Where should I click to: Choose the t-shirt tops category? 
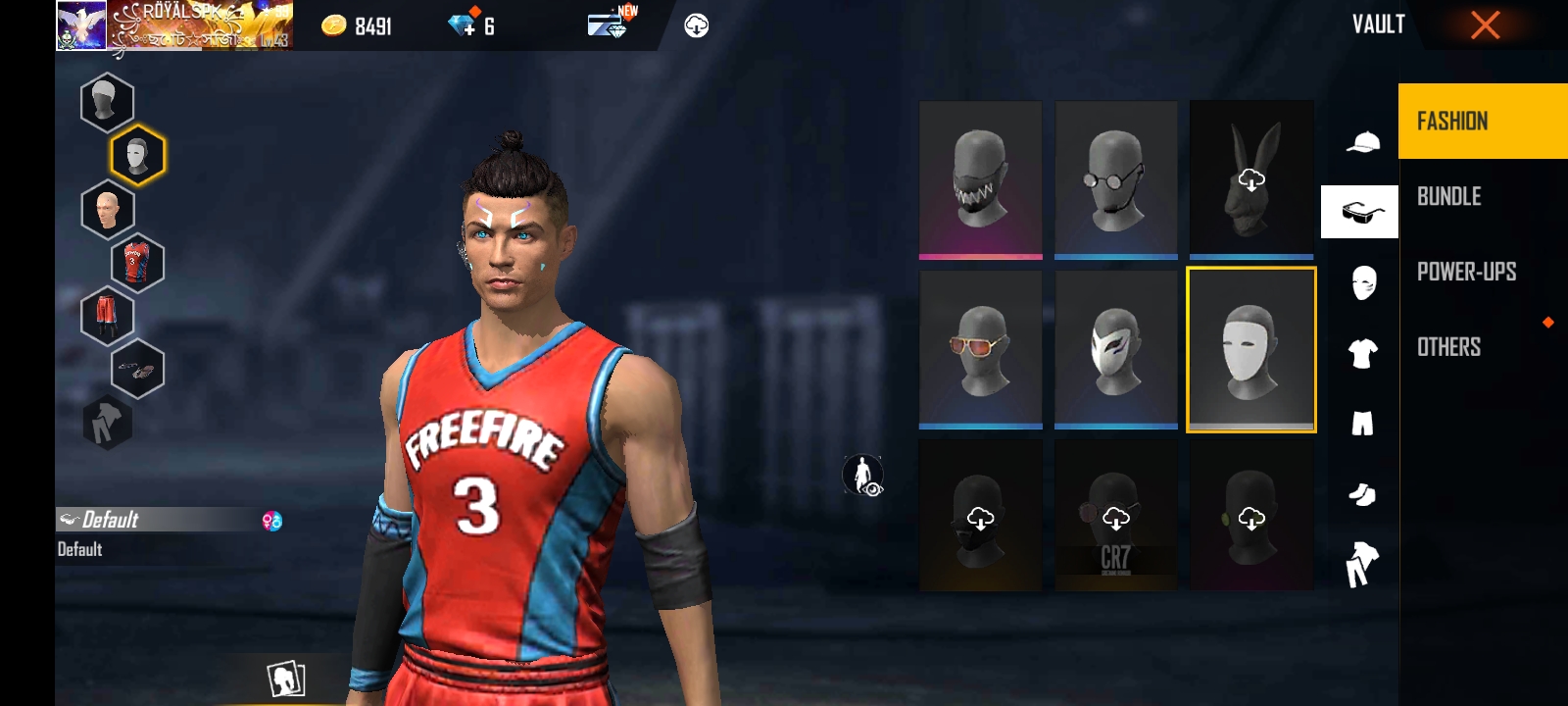pyautogui.click(x=1362, y=353)
